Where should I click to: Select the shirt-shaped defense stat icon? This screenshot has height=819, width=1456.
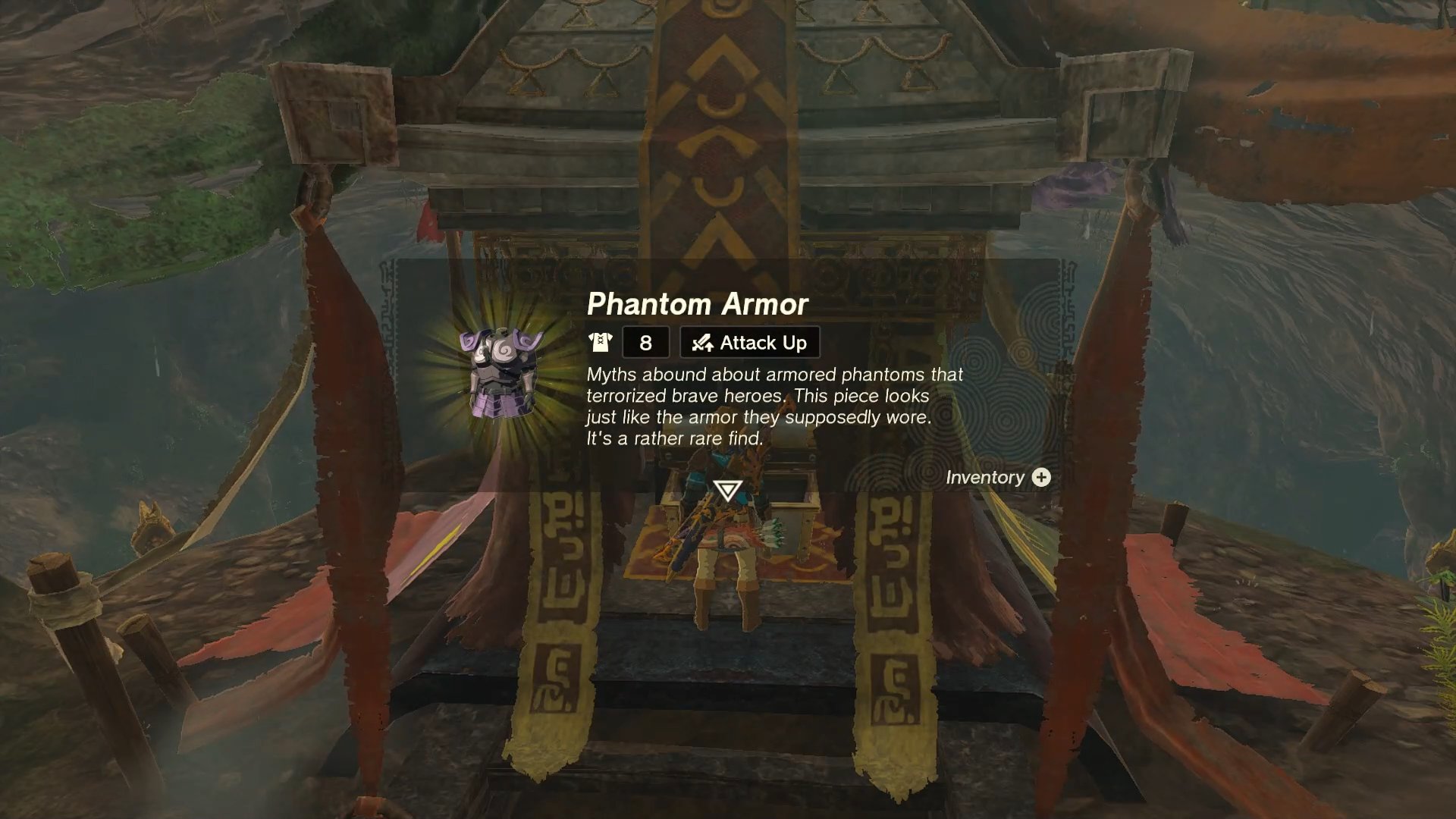click(x=601, y=342)
